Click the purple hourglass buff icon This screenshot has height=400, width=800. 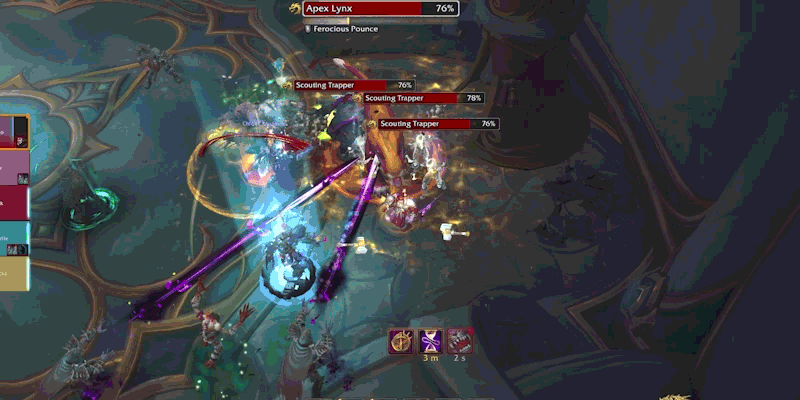tap(430, 341)
